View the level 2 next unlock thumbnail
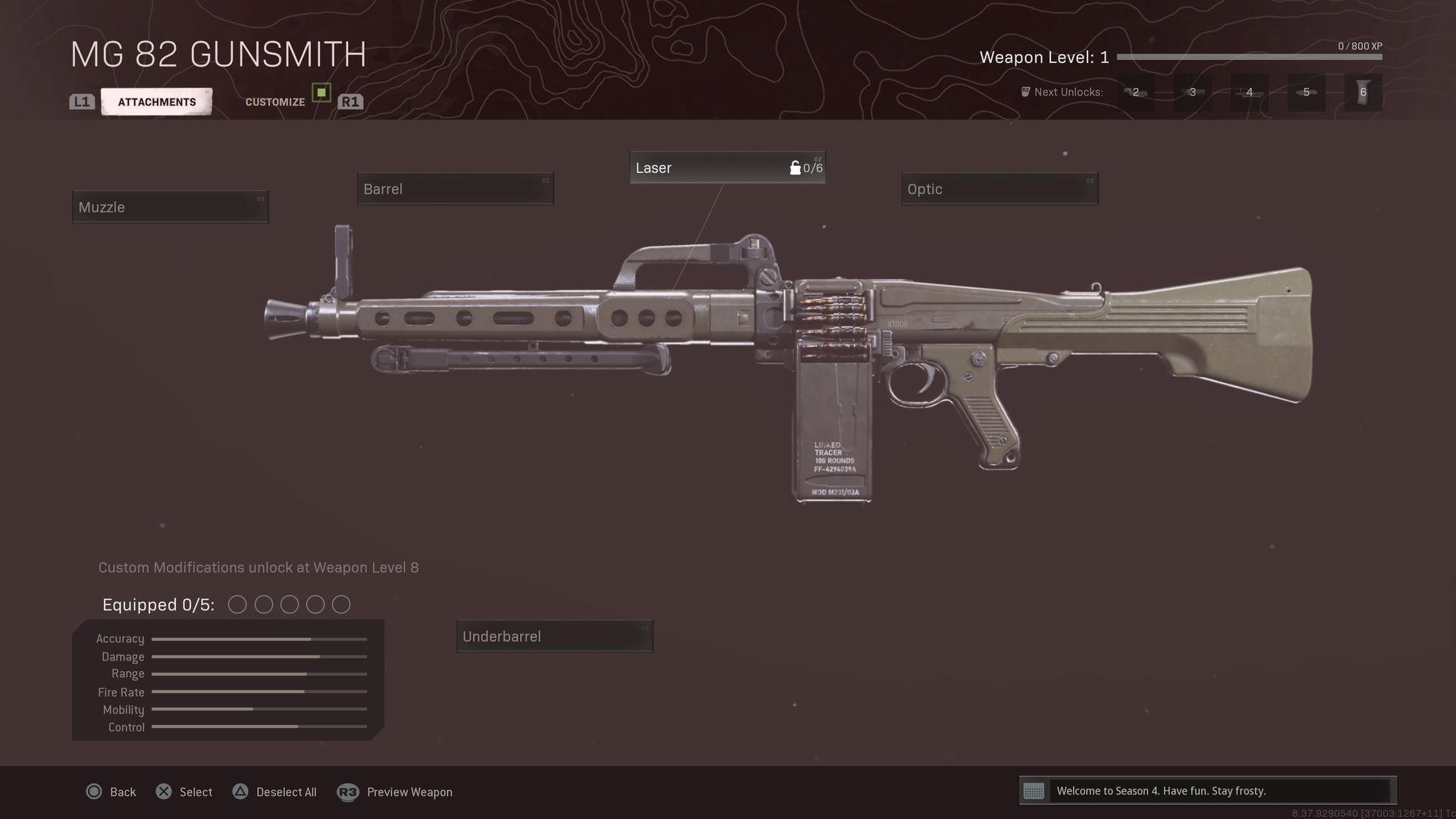 pyautogui.click(x=1135, y=92)
